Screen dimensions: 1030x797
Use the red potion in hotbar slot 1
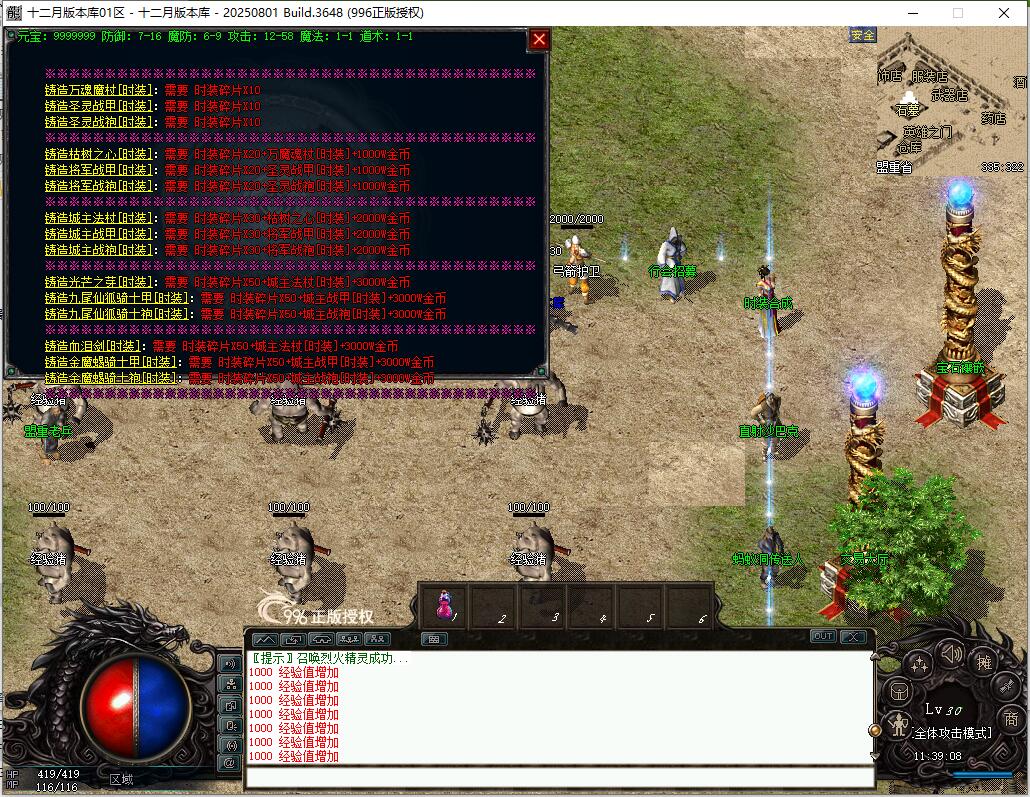coord(444,604)
